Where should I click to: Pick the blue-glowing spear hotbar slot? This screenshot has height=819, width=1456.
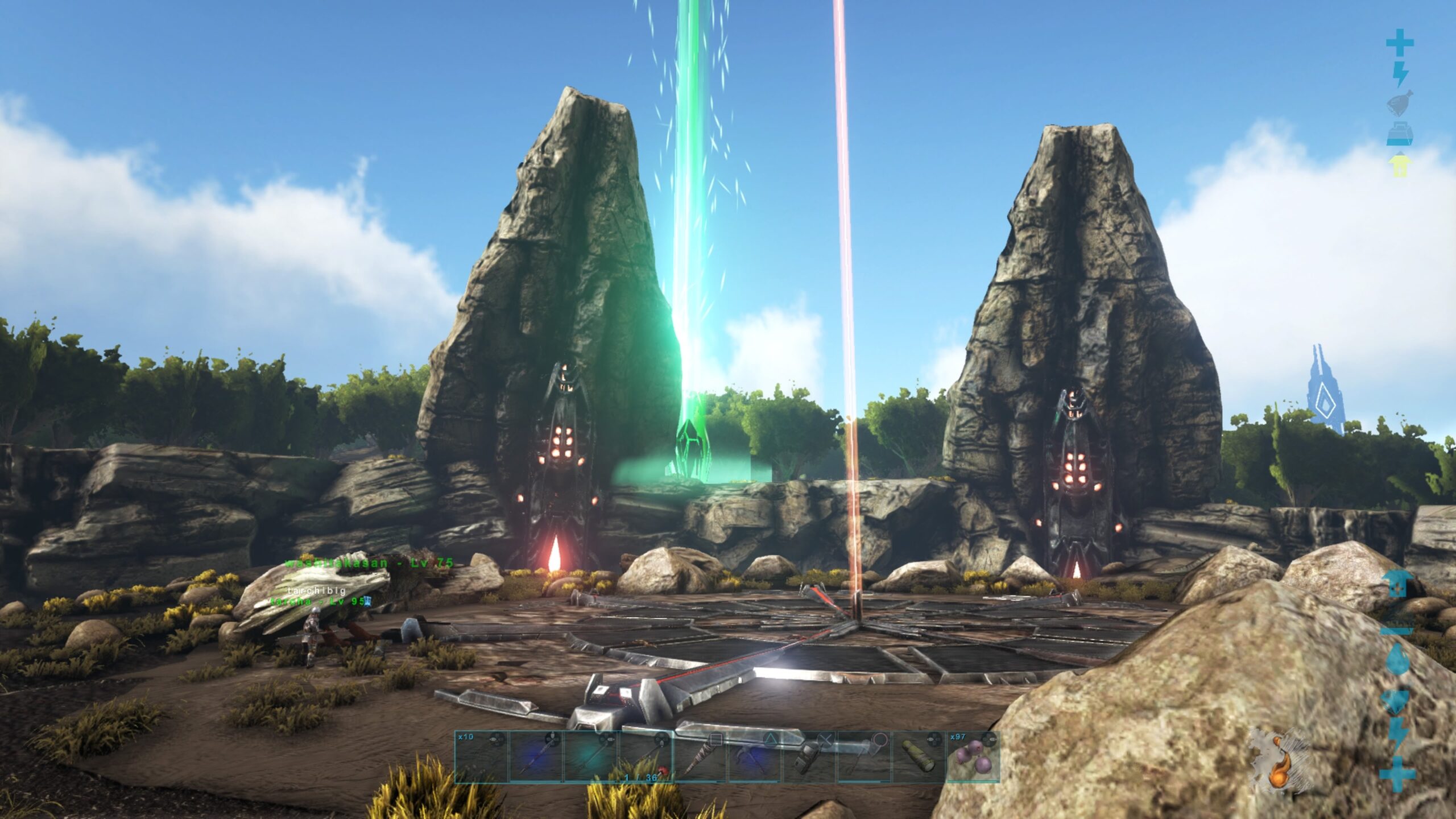[536, 756]
